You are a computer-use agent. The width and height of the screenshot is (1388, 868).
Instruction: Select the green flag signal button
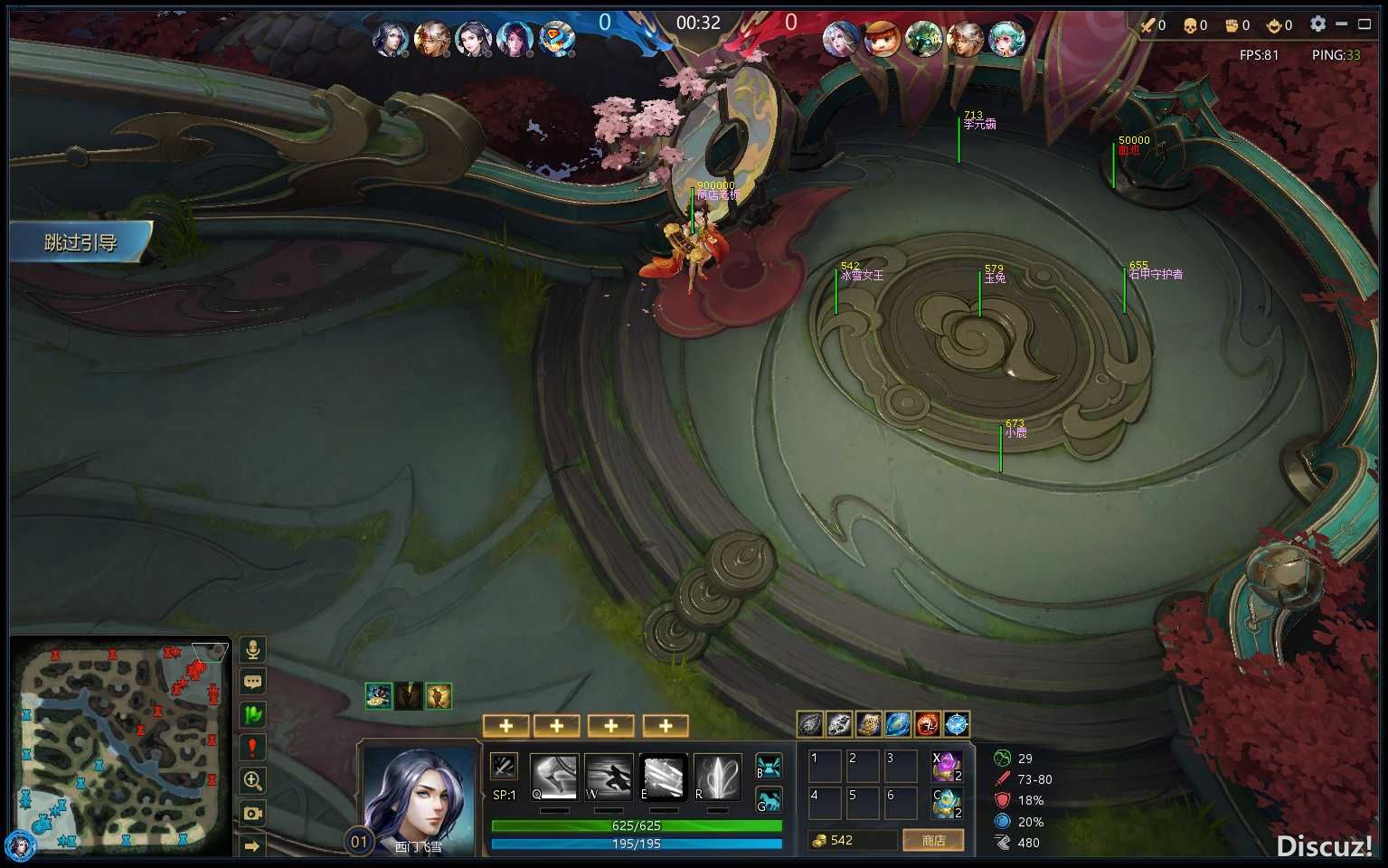253,714
